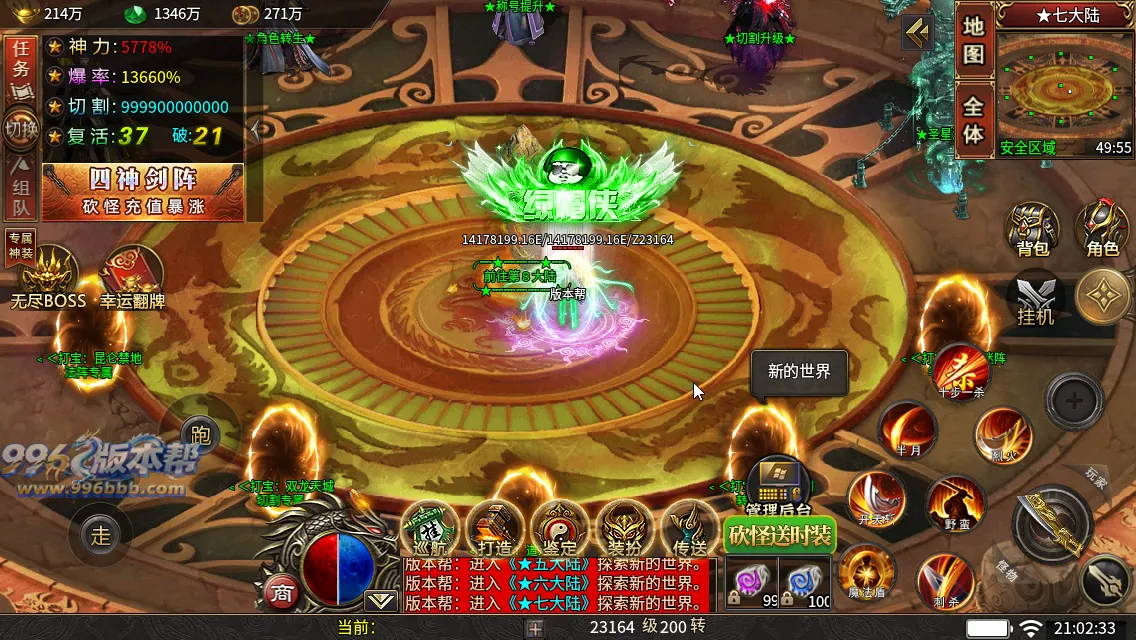The height and width of the screenshot is (640, 1136).
Task: Activate the 十步一杀 skill
Action: (961, 372)
